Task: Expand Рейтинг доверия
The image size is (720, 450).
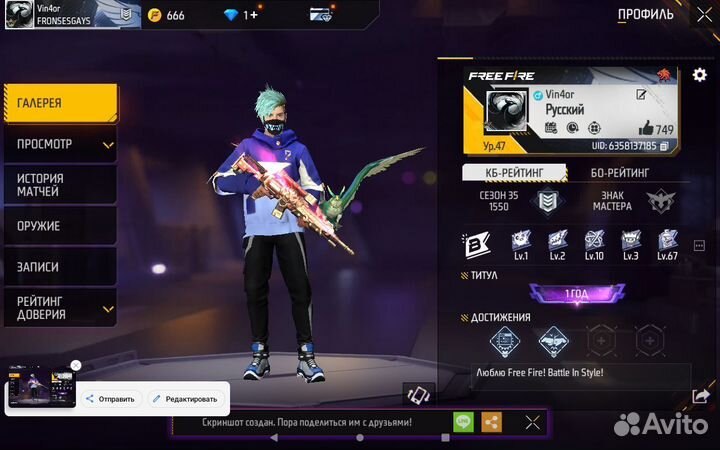Action: [60, 308]
